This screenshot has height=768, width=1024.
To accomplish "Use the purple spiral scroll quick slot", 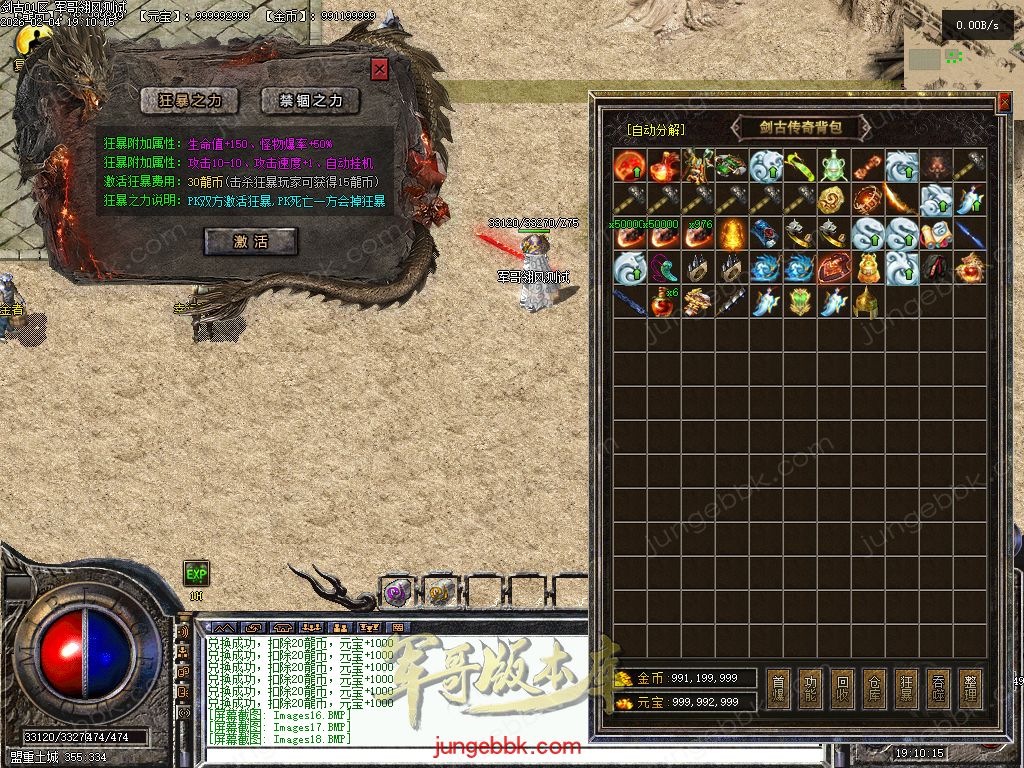I will click(396, 593).
